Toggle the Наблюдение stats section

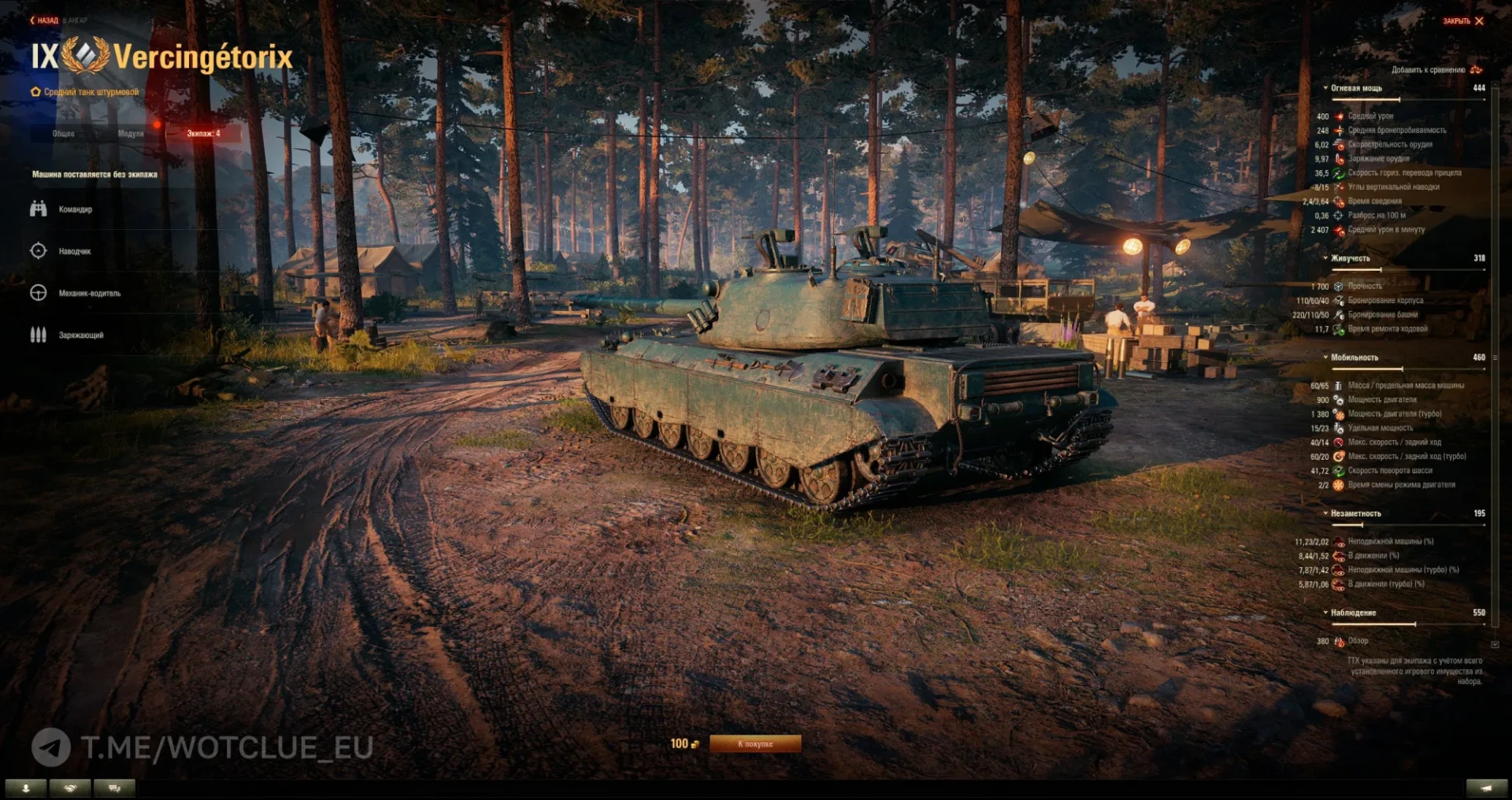tap(1353, 613)
